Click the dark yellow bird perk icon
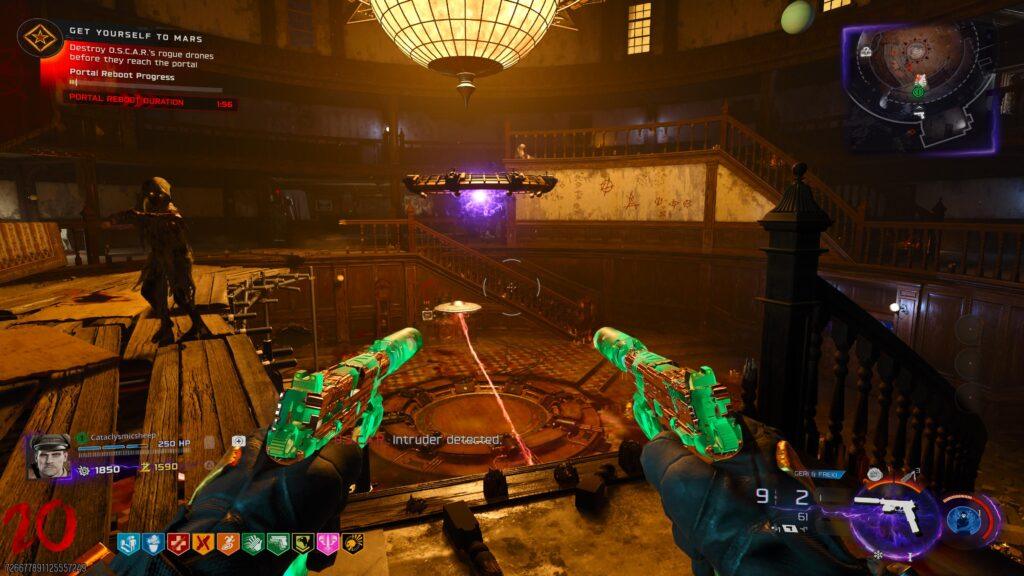This screenshot has height=576, width=1024. pos(301,543)
